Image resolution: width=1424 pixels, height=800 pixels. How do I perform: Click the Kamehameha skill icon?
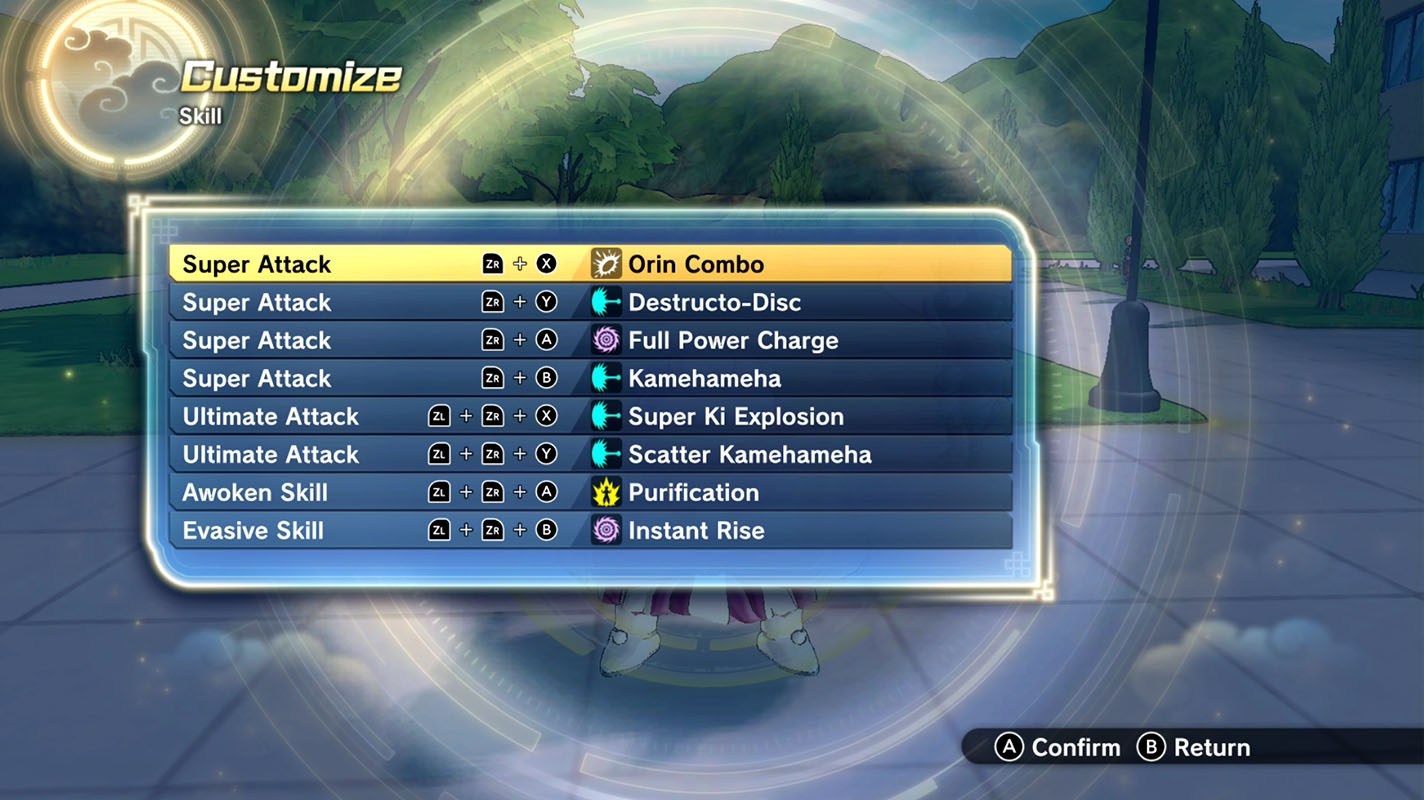pyautogui.click(x=607, y=378)
